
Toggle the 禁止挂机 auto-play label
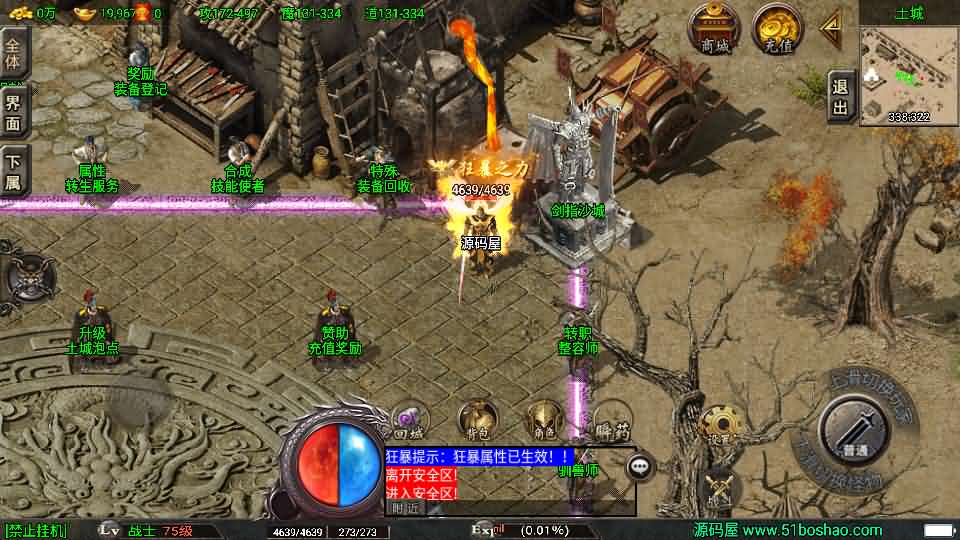click(36, 530)
